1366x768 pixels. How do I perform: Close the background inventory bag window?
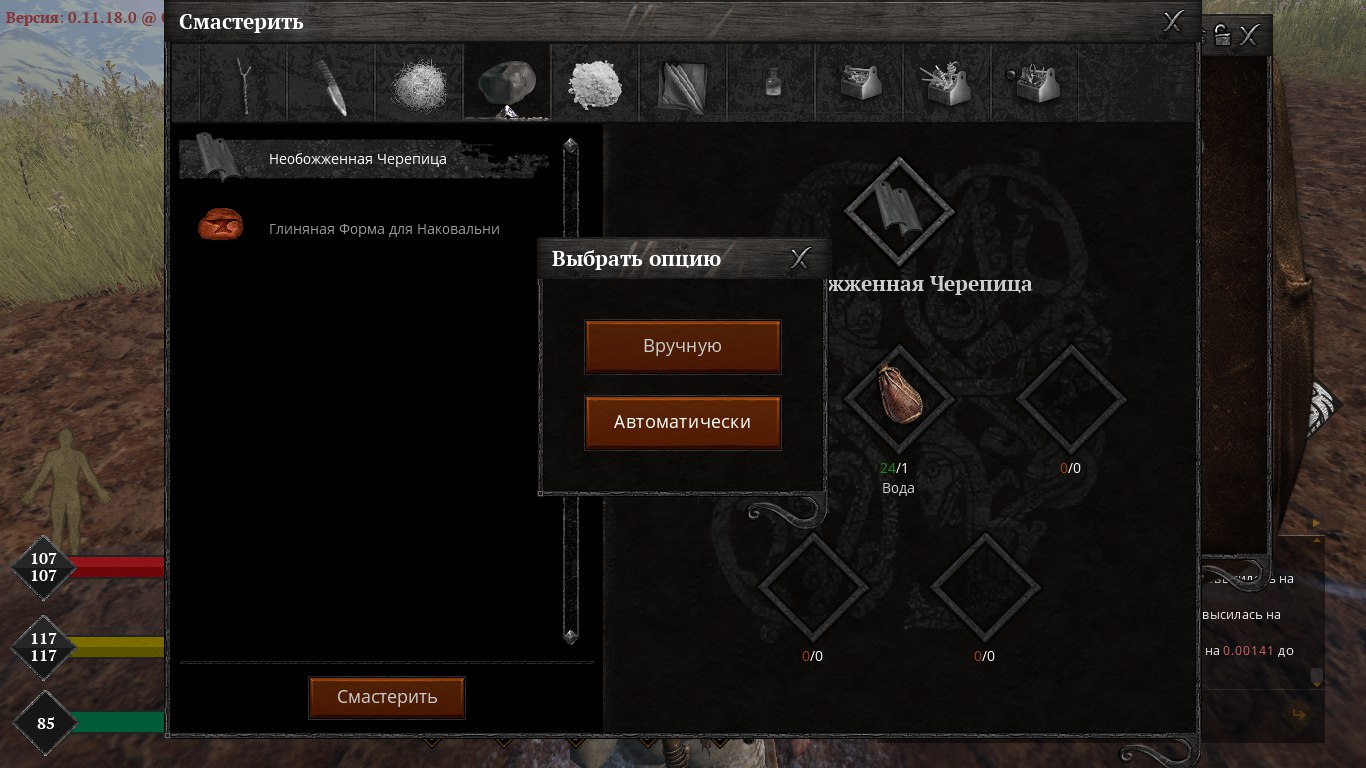tap(1250, 36)
